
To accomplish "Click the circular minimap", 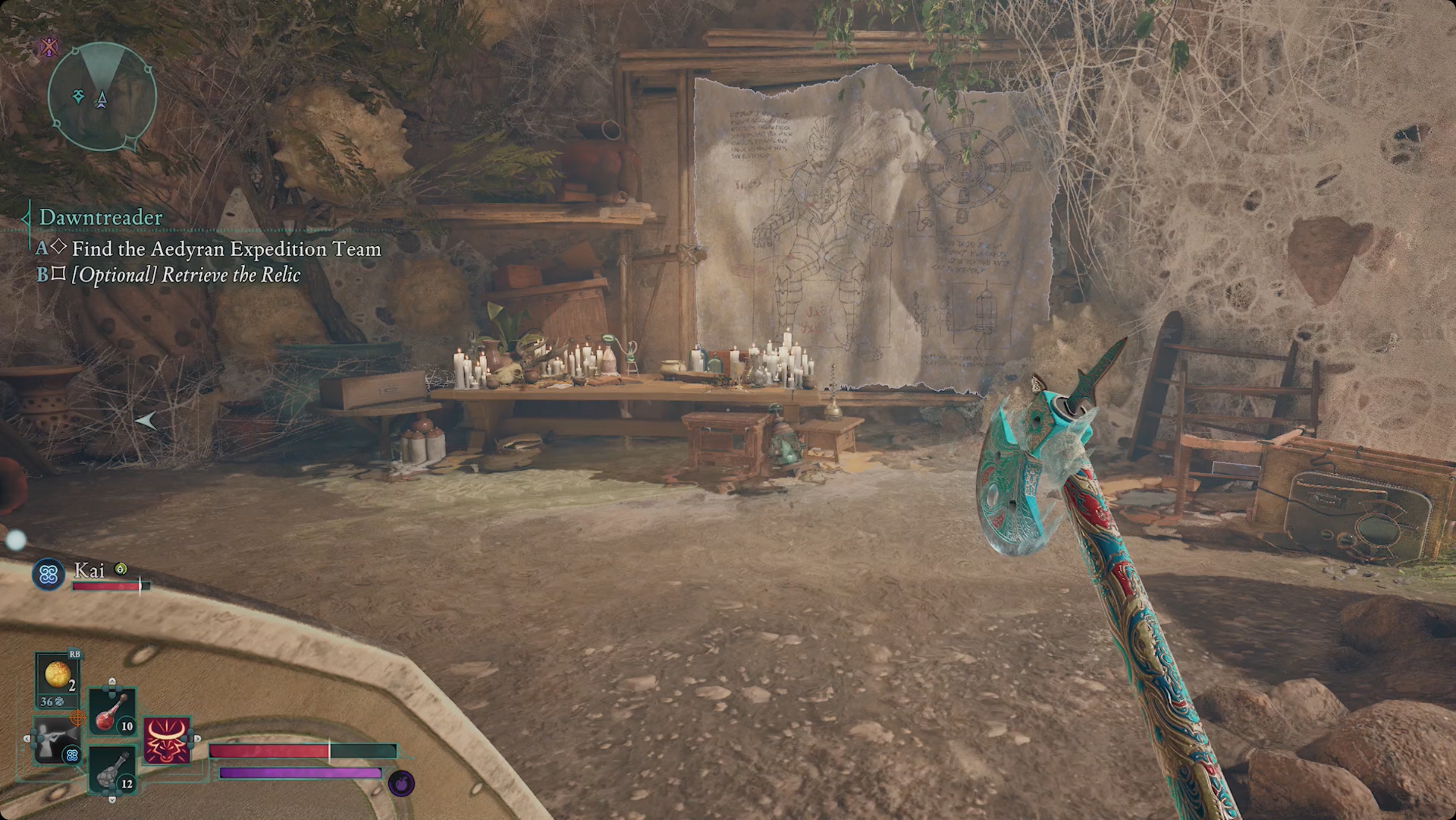I will point(102,97).
